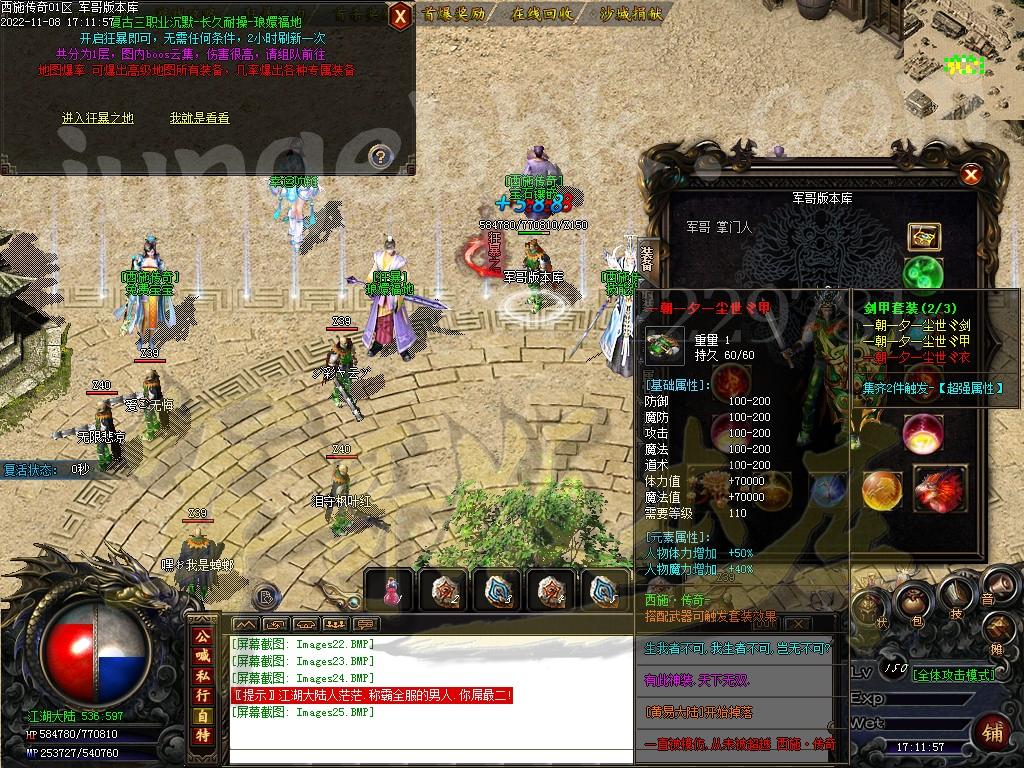1024x768 pixels.
Task: Choose the 我就是看看 dialogue option
Action: pos(199,118)
